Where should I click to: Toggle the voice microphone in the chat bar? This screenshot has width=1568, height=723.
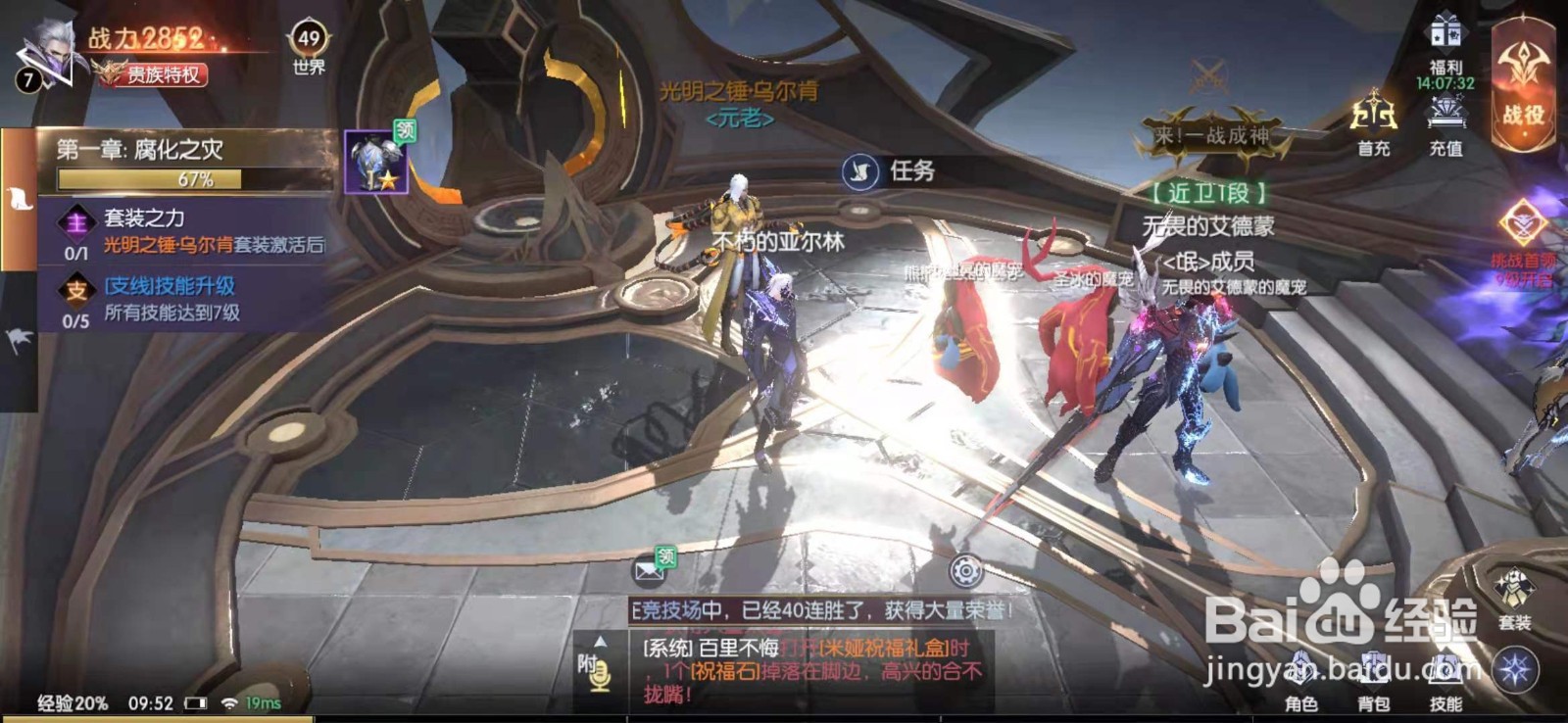[x=602, y=674]
